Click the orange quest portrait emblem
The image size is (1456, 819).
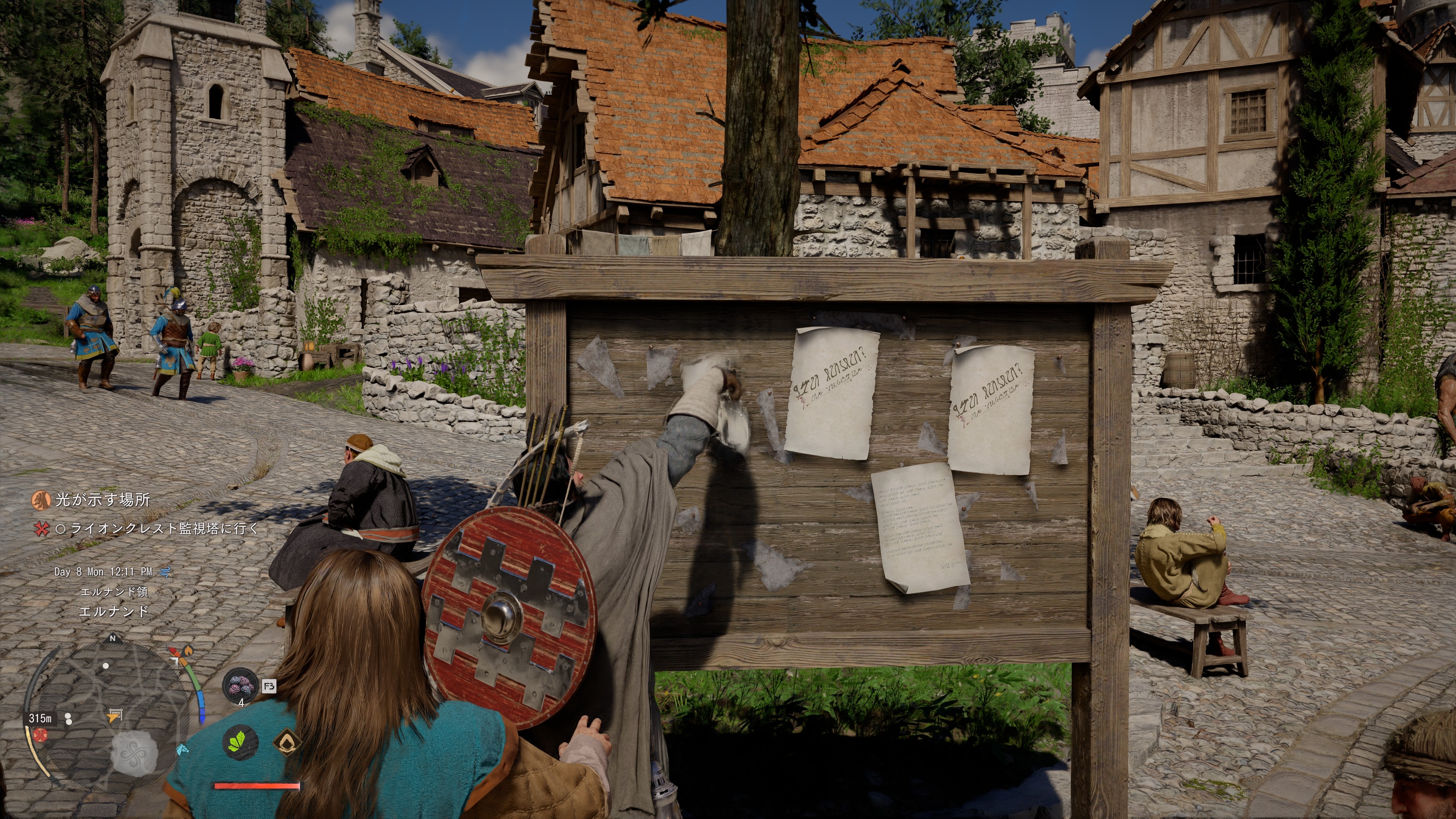tap(41, 500)
